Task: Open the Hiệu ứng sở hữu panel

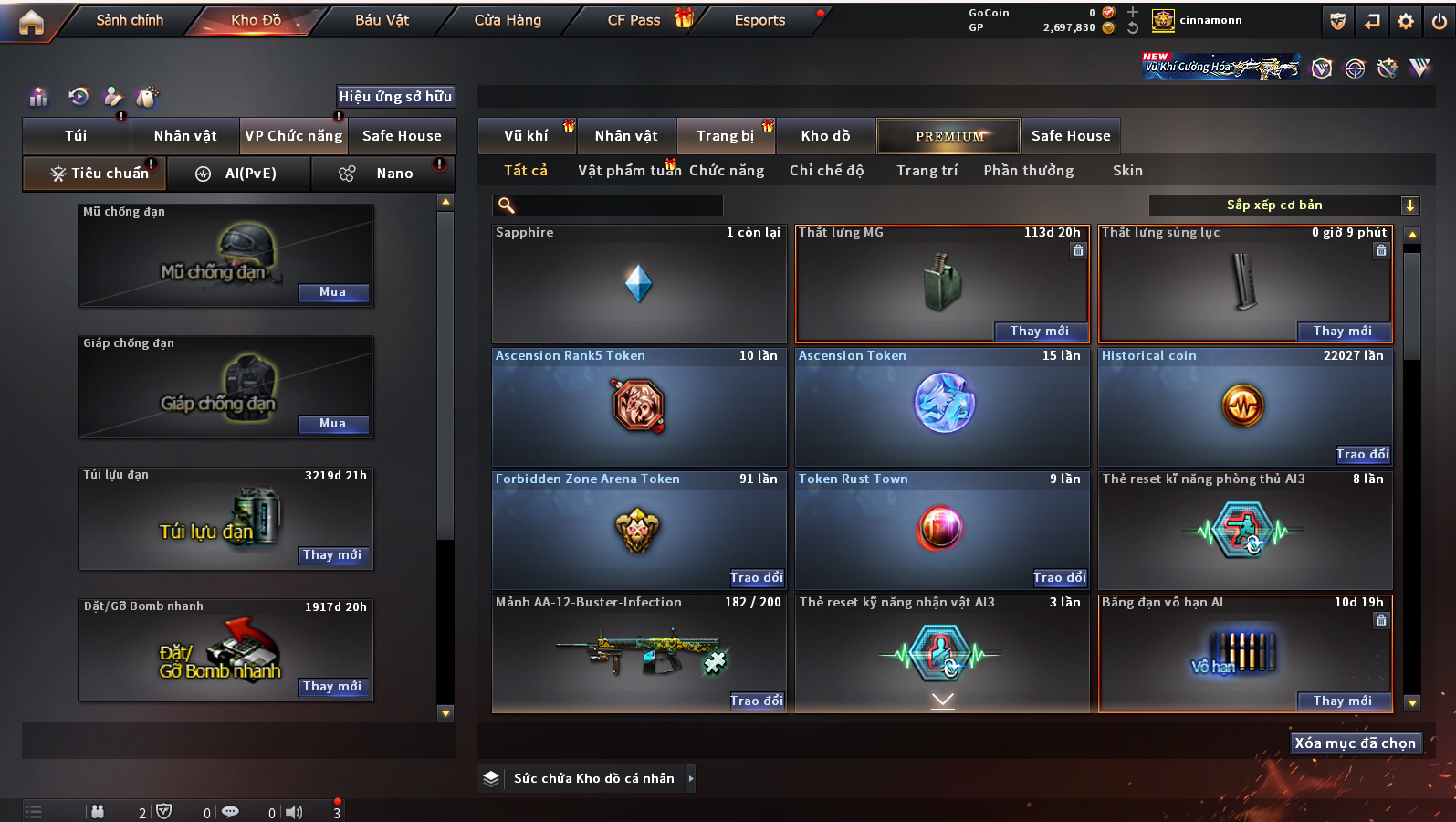Action: coord(395,97)
